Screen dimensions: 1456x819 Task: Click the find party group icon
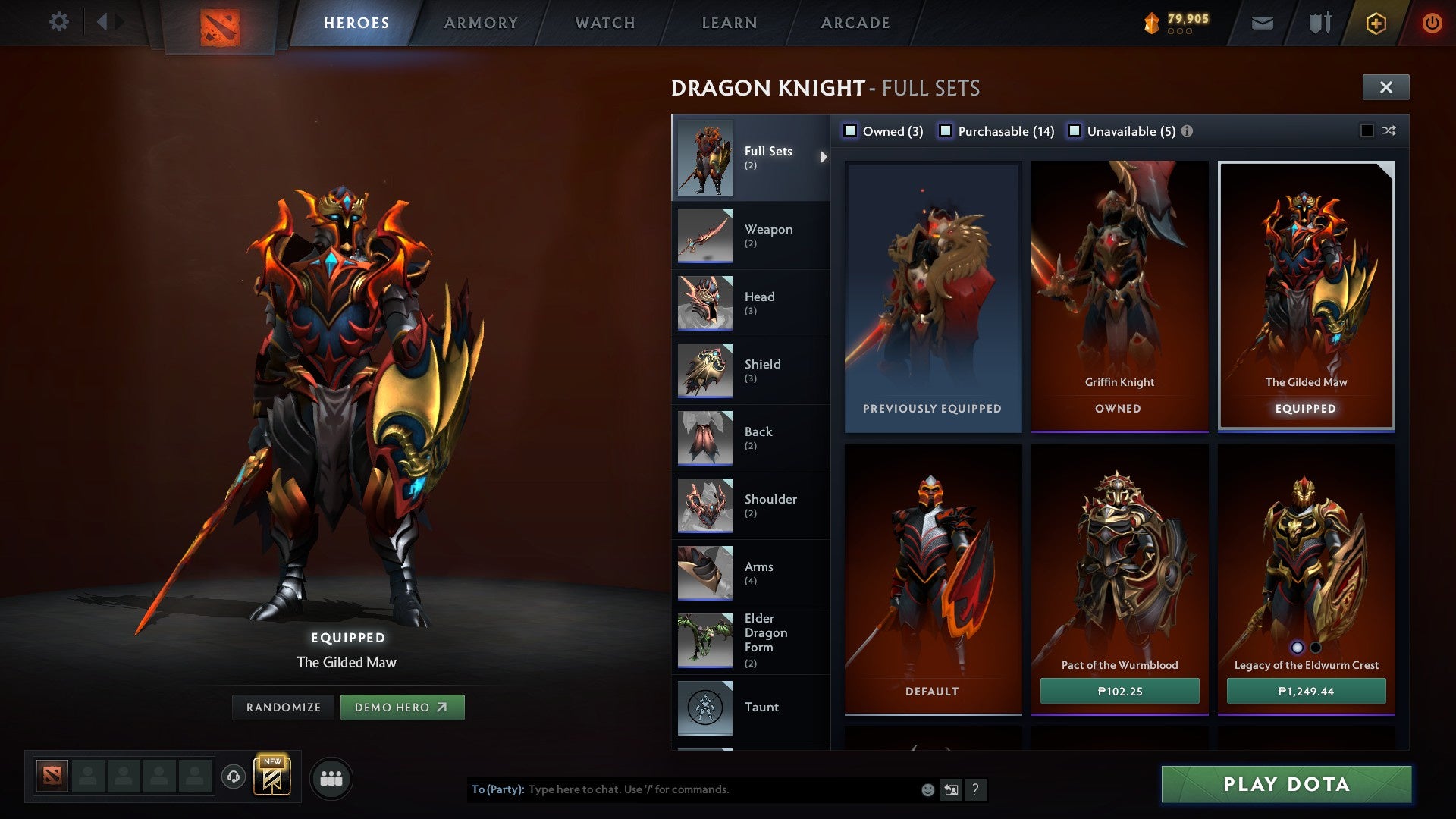tap(331, 777)
